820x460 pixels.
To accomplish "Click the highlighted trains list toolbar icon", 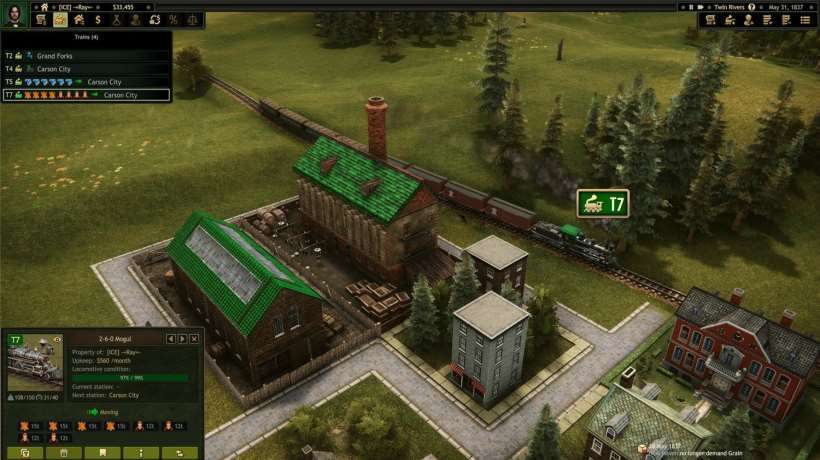I will pos(59,20).
